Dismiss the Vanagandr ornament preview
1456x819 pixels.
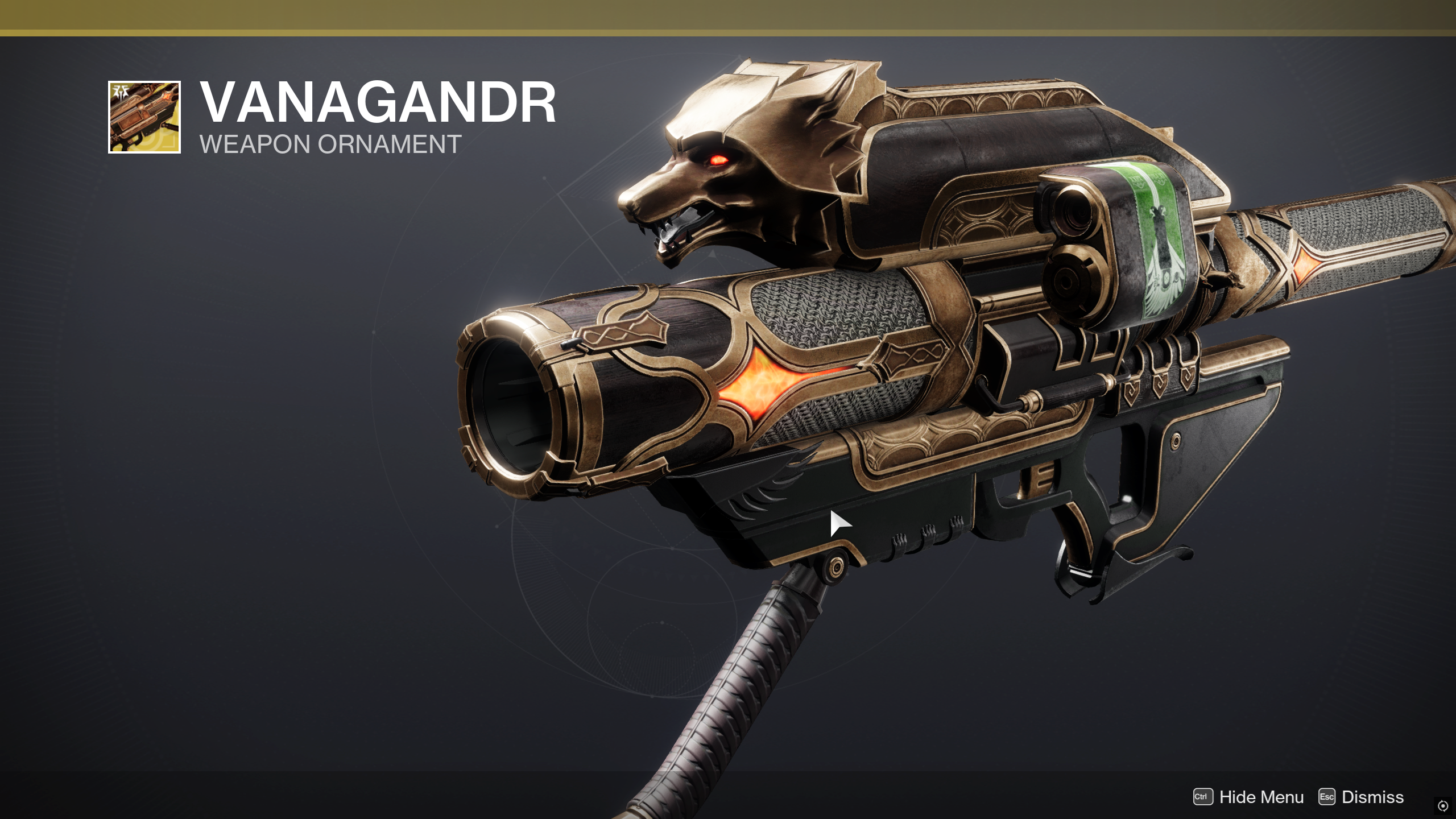[x=1360, y=797]
